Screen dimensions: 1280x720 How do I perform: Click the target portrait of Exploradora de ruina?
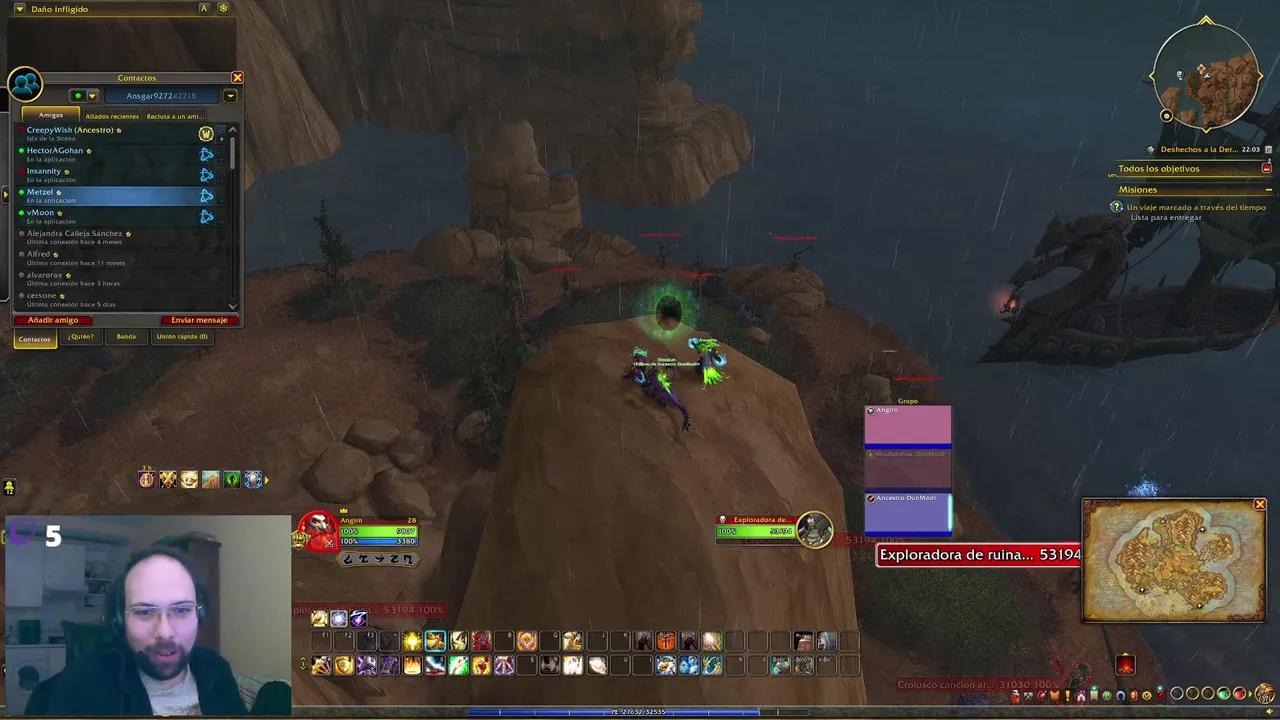815,530
